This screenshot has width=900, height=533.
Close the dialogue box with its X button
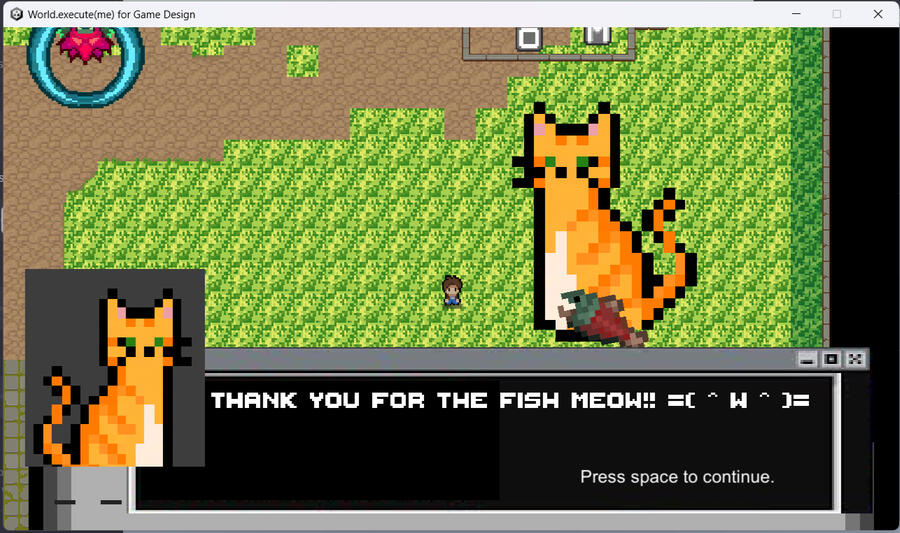click(x=855, y=359)
